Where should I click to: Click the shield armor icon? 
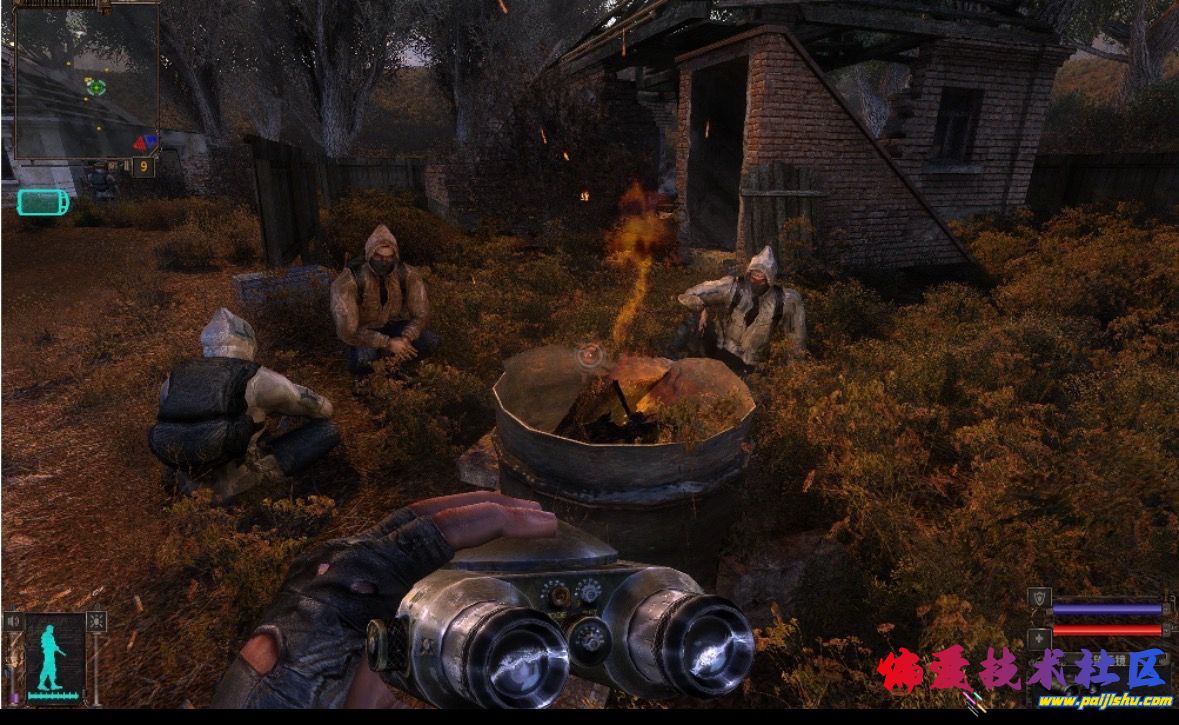click(1039, 599)
